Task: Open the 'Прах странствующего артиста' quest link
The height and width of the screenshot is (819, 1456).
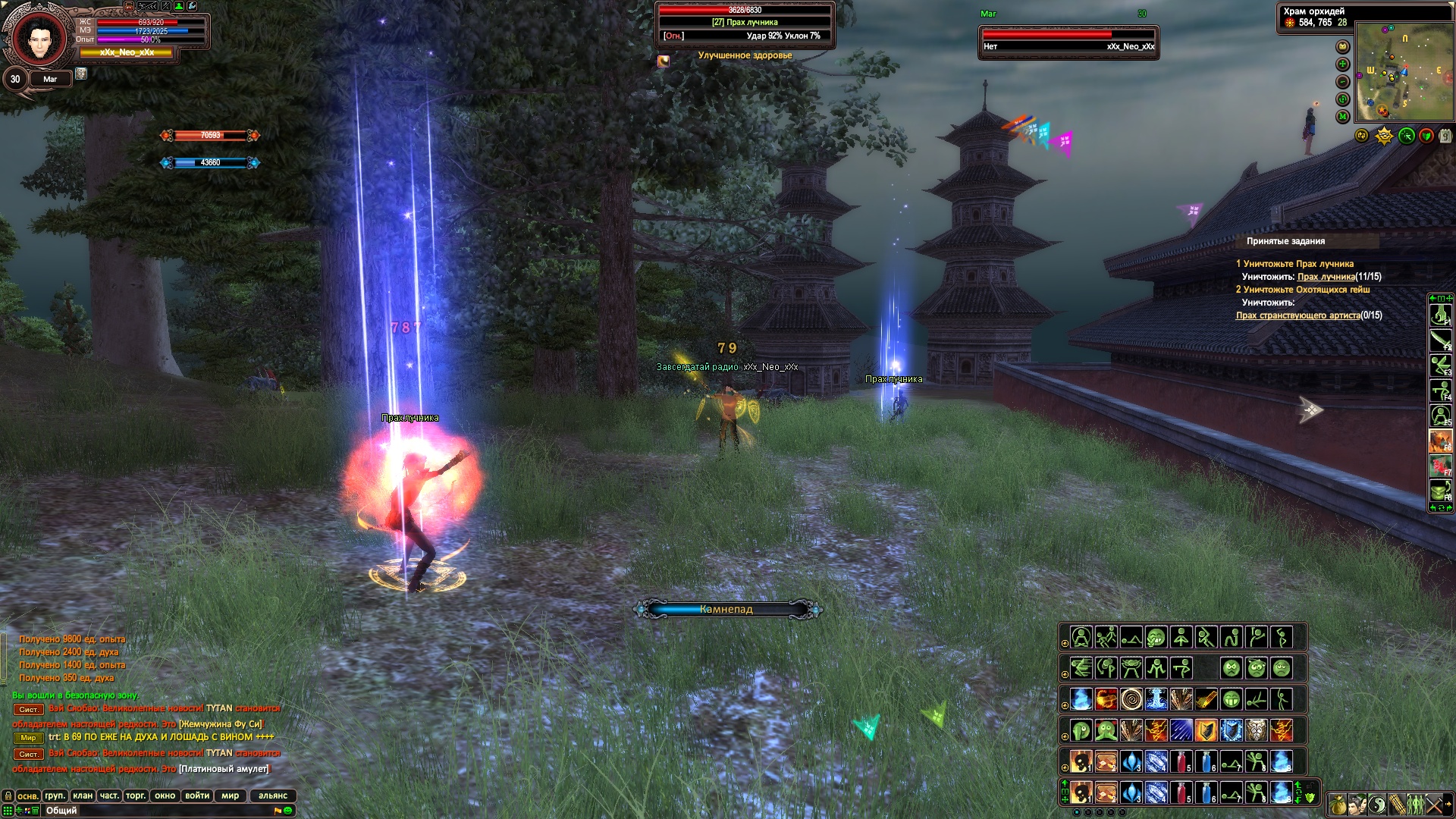Action: coord(1298,315)
